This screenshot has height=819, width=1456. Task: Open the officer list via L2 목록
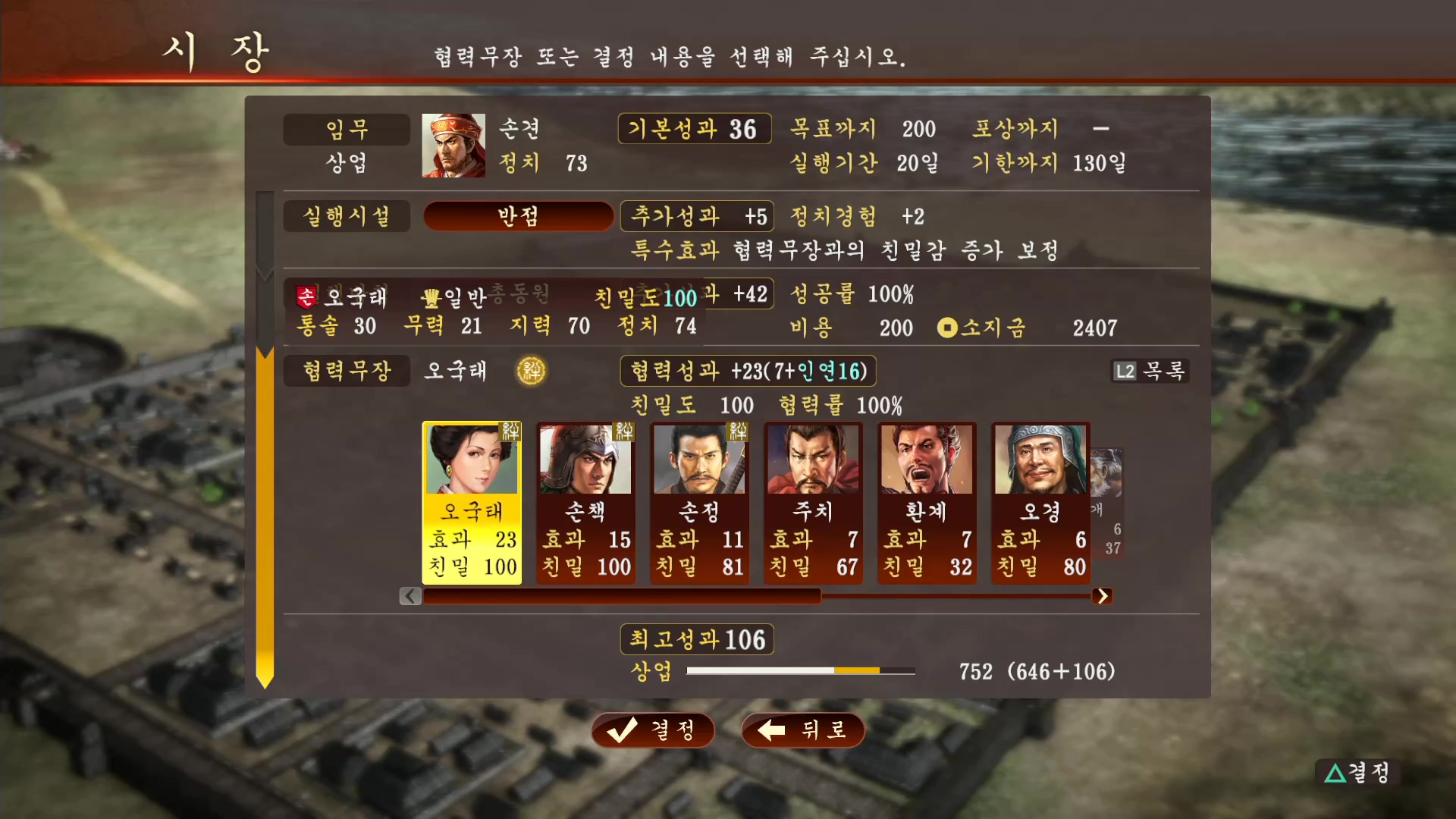pos(1150,371)
